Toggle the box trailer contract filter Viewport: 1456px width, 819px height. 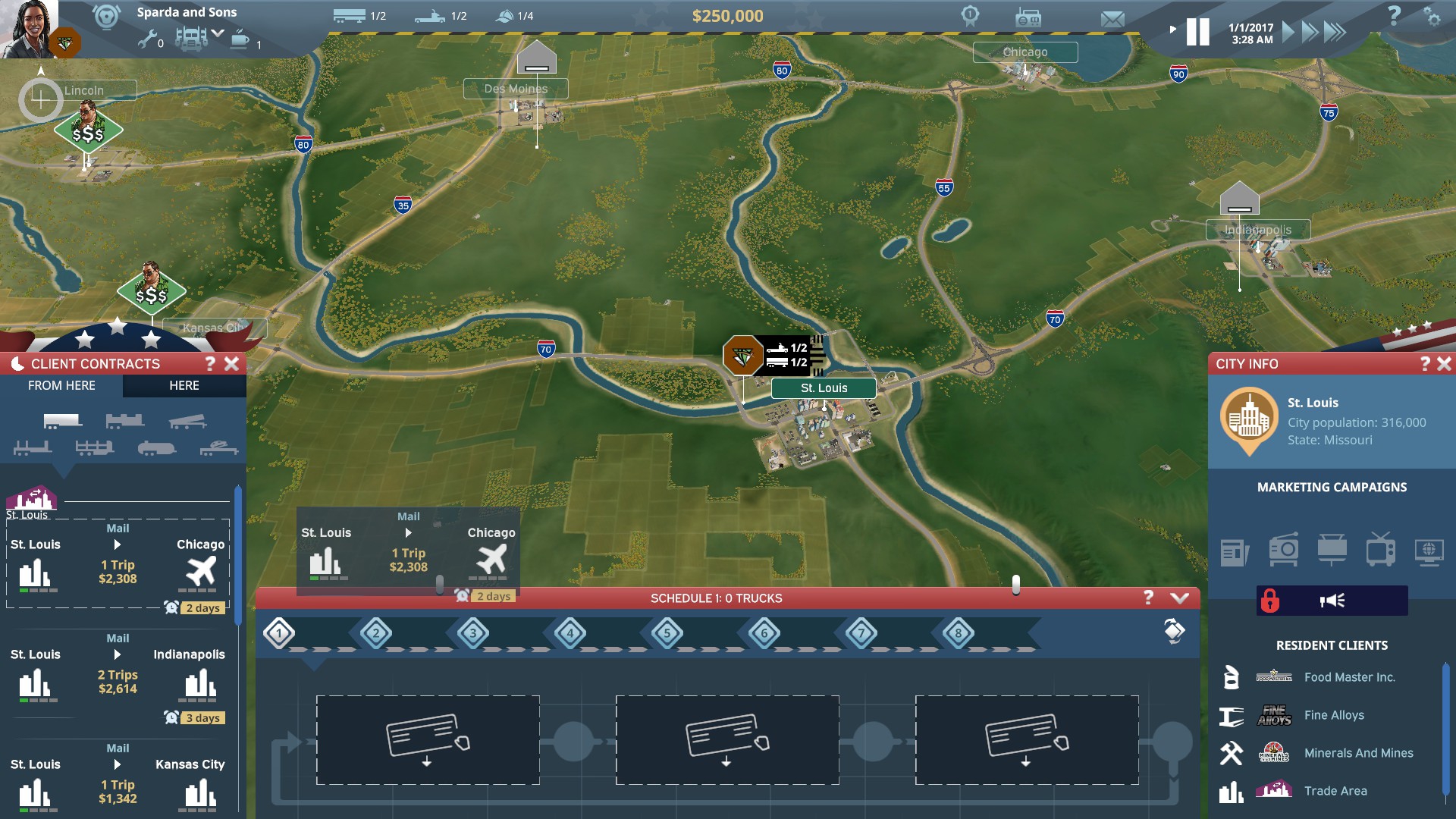click(63, 422)
